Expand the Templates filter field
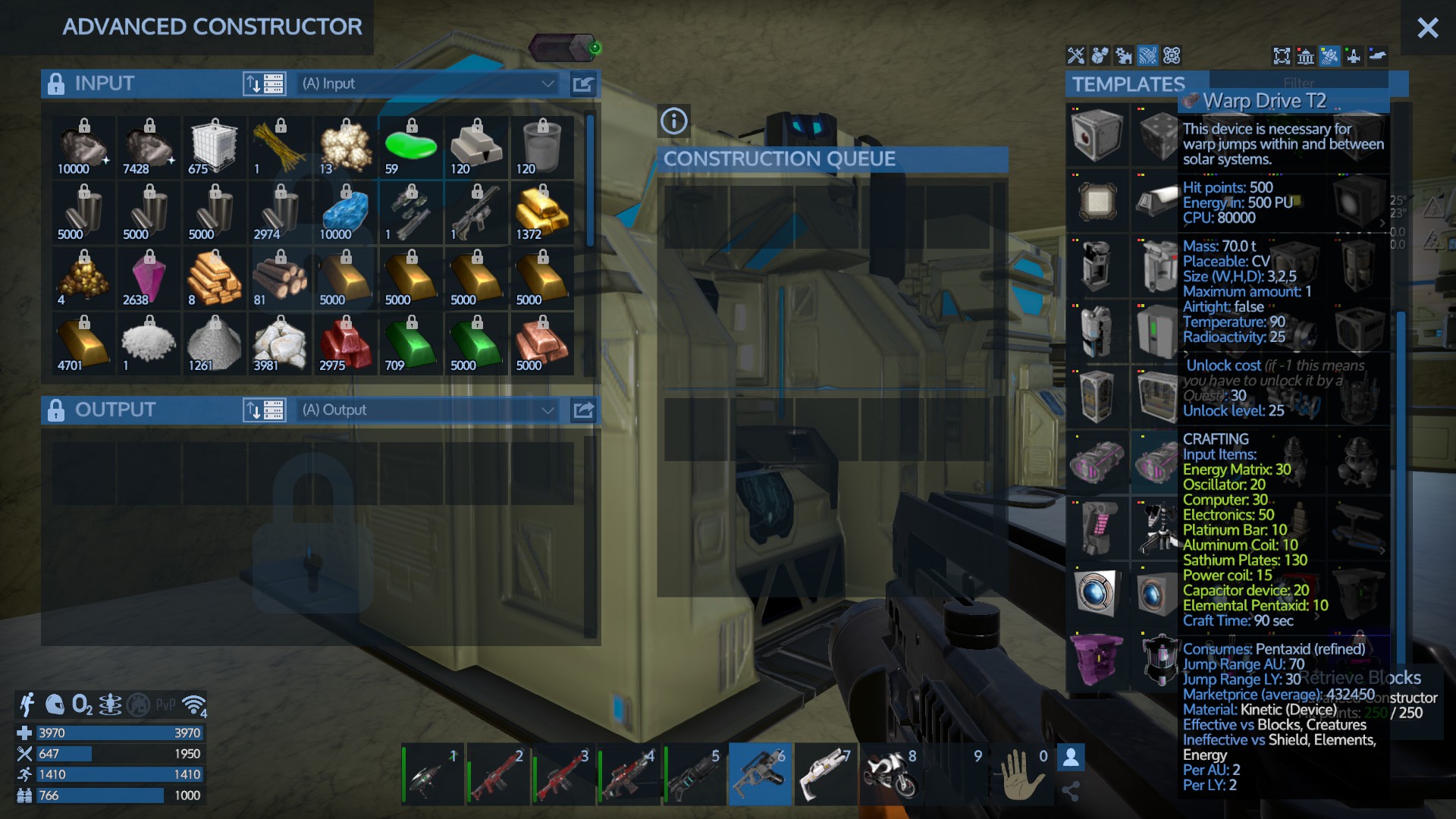 [1298, 83]
